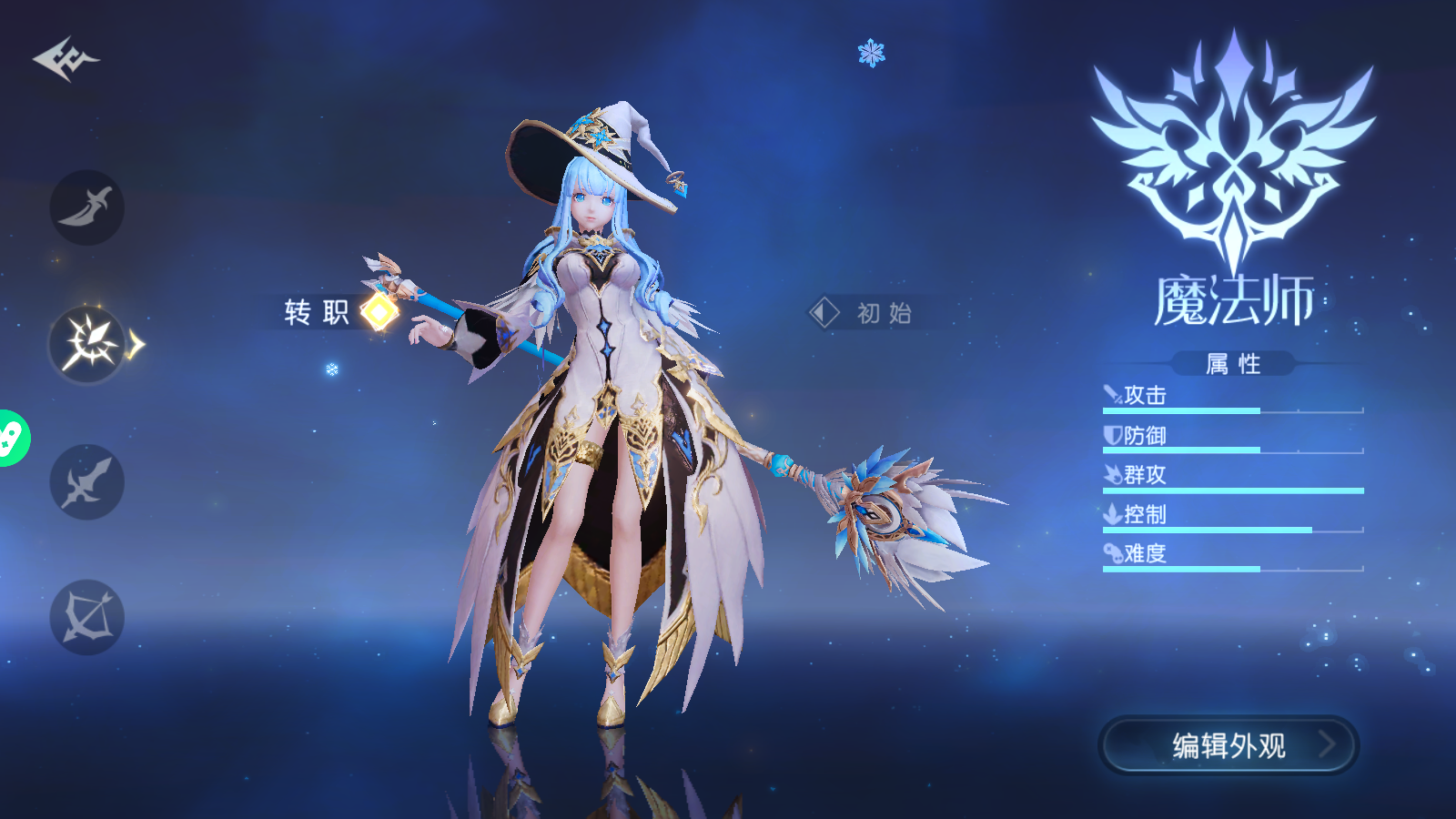Open the green floating overlay bubble
Viewport: 1456px width, 819px height.
[x=11, y=439]
